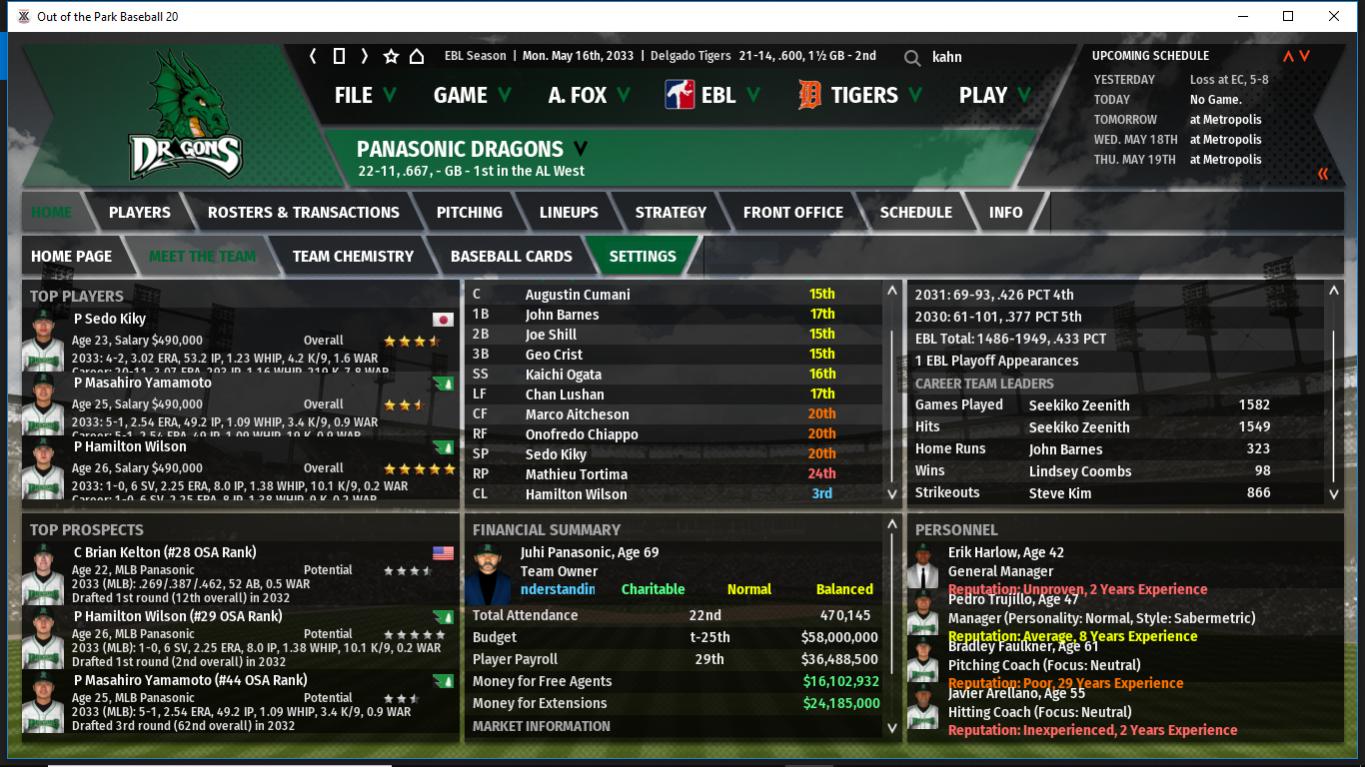This screenshot has width=1365, height=767.
Task: Close the game window
Action: click(1333, 16)
